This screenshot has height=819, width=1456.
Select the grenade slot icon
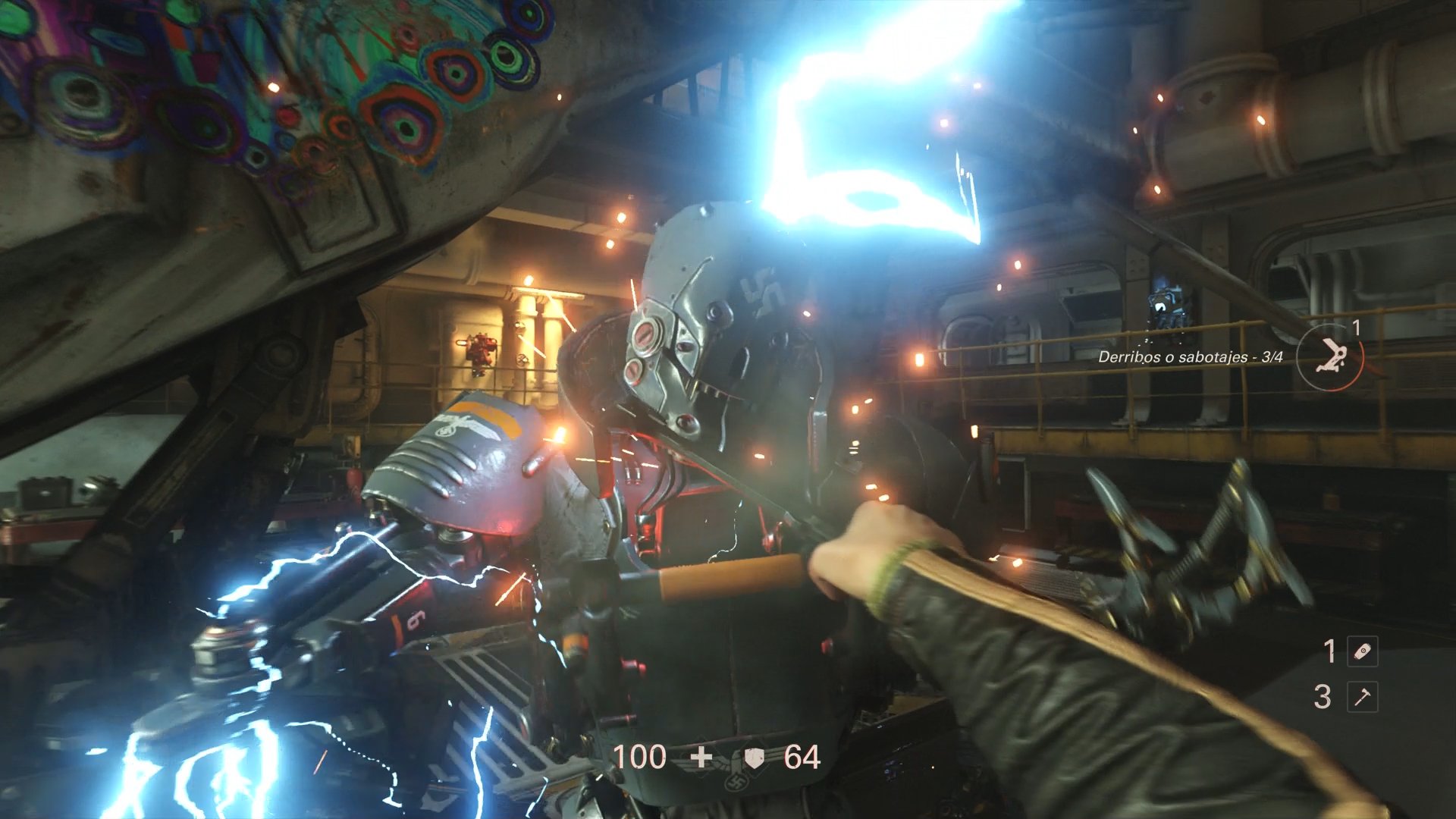point(1362,651)
